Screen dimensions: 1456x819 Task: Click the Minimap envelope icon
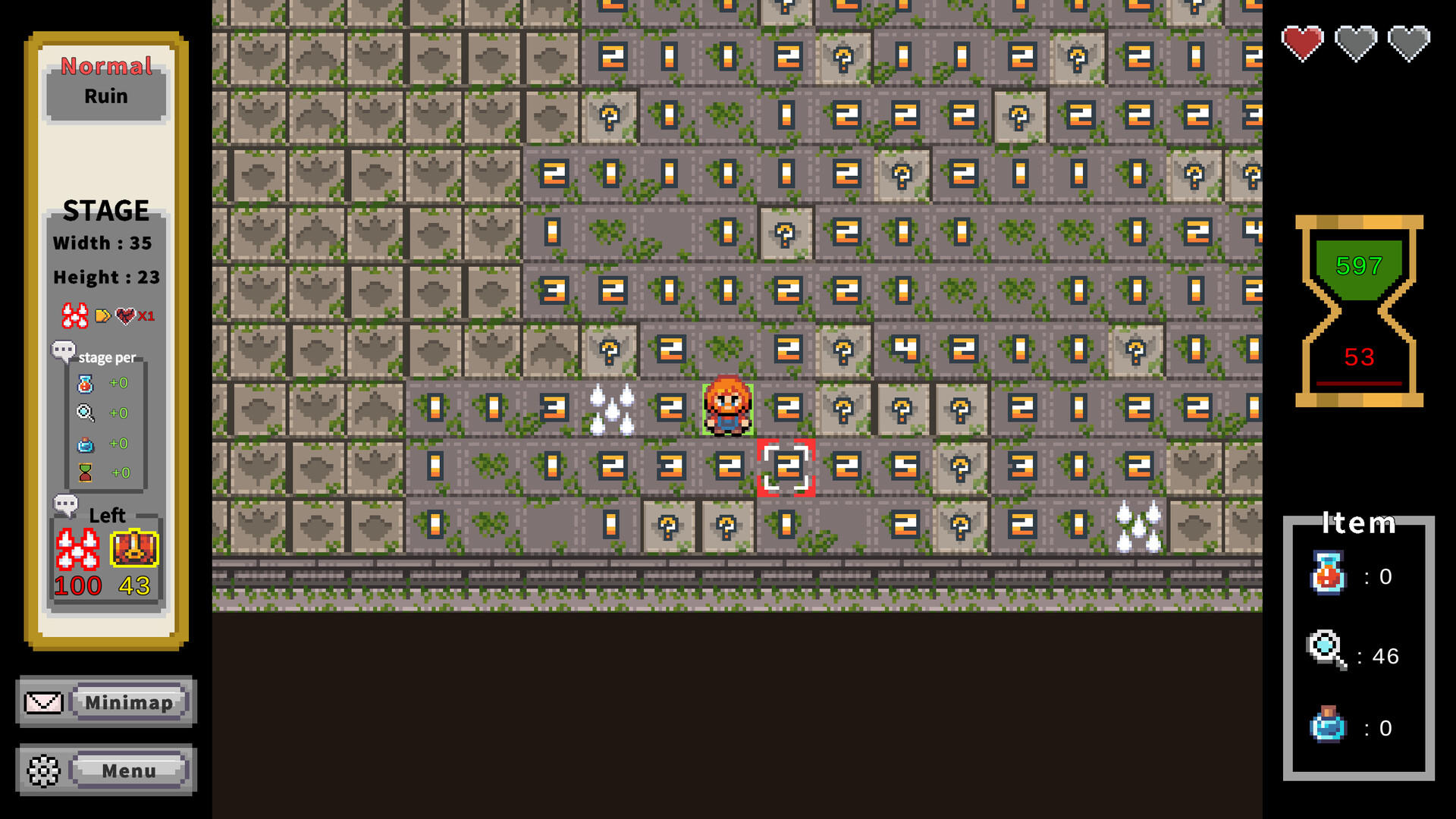click(43, 701)
